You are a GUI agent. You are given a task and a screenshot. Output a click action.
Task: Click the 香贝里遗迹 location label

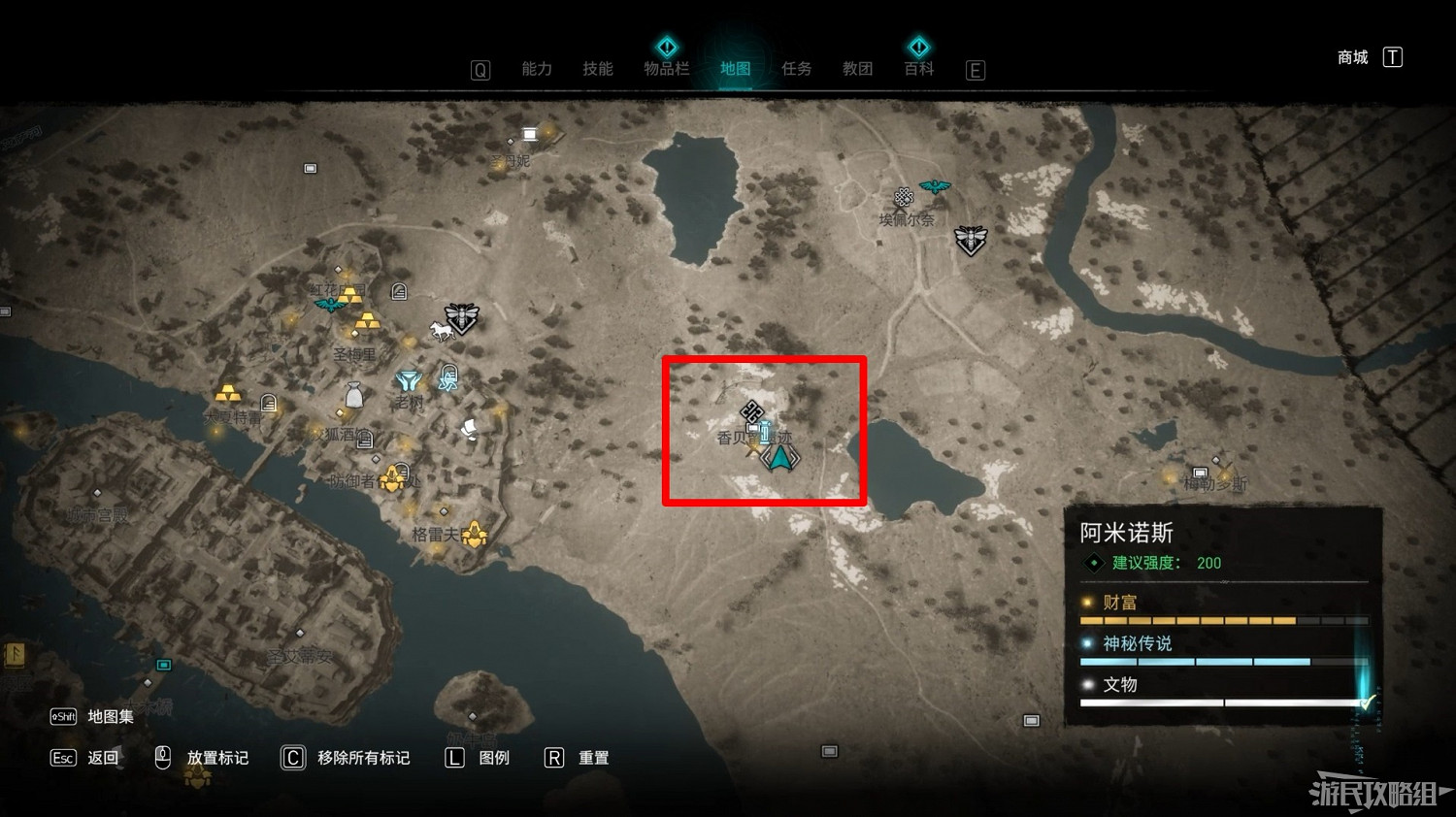click(752, 437)
